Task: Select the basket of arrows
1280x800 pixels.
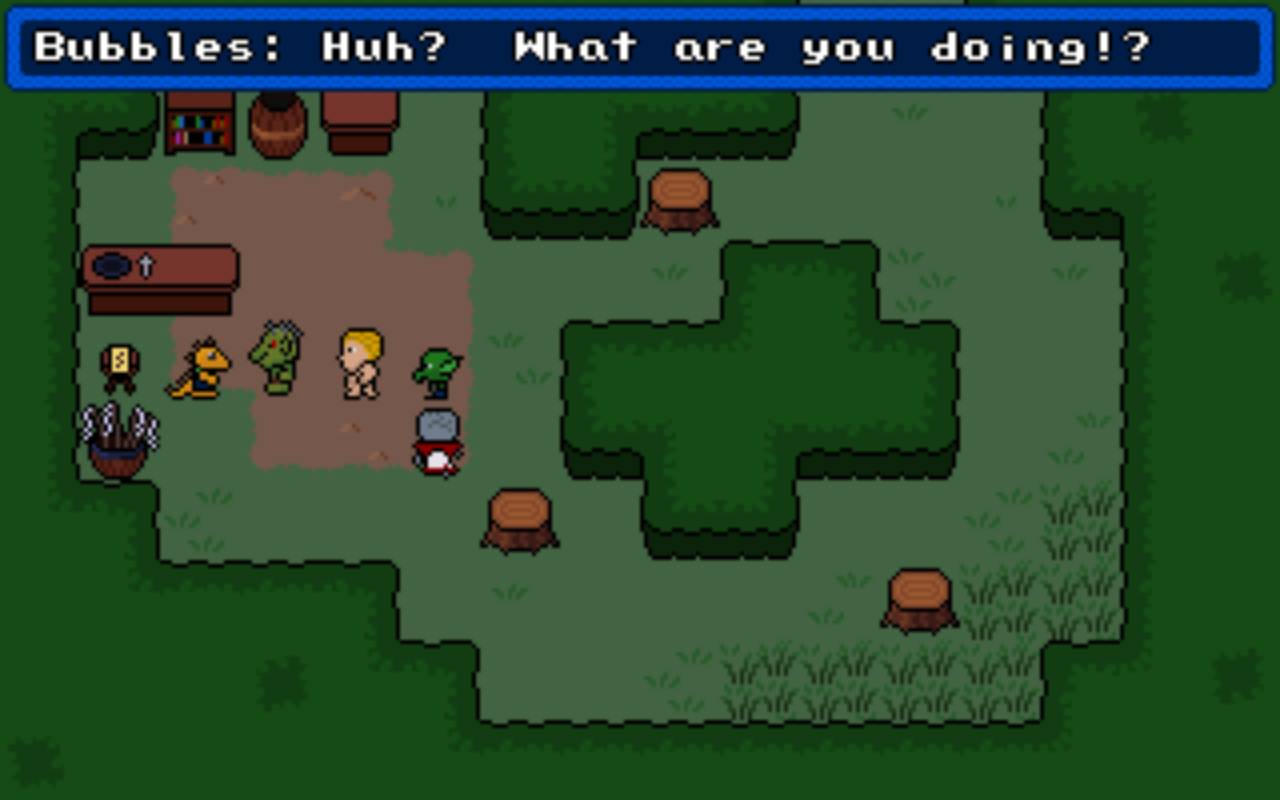Action: click(118, 440)
